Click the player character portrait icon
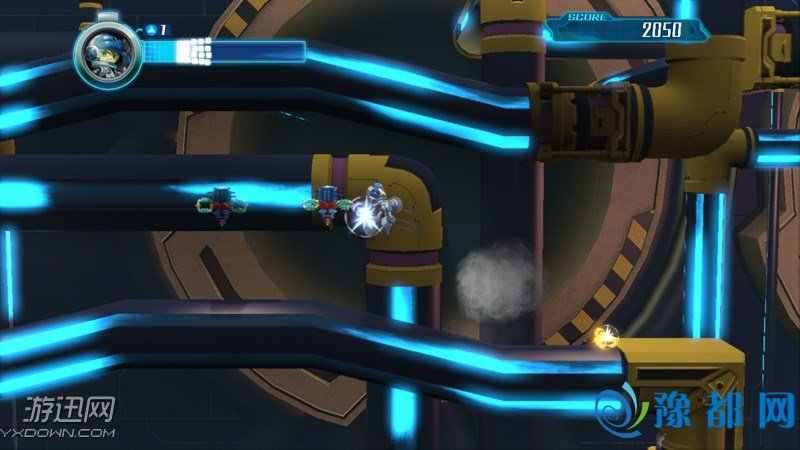The height and width of the screenshot is (450, 800). click(102, 49)
